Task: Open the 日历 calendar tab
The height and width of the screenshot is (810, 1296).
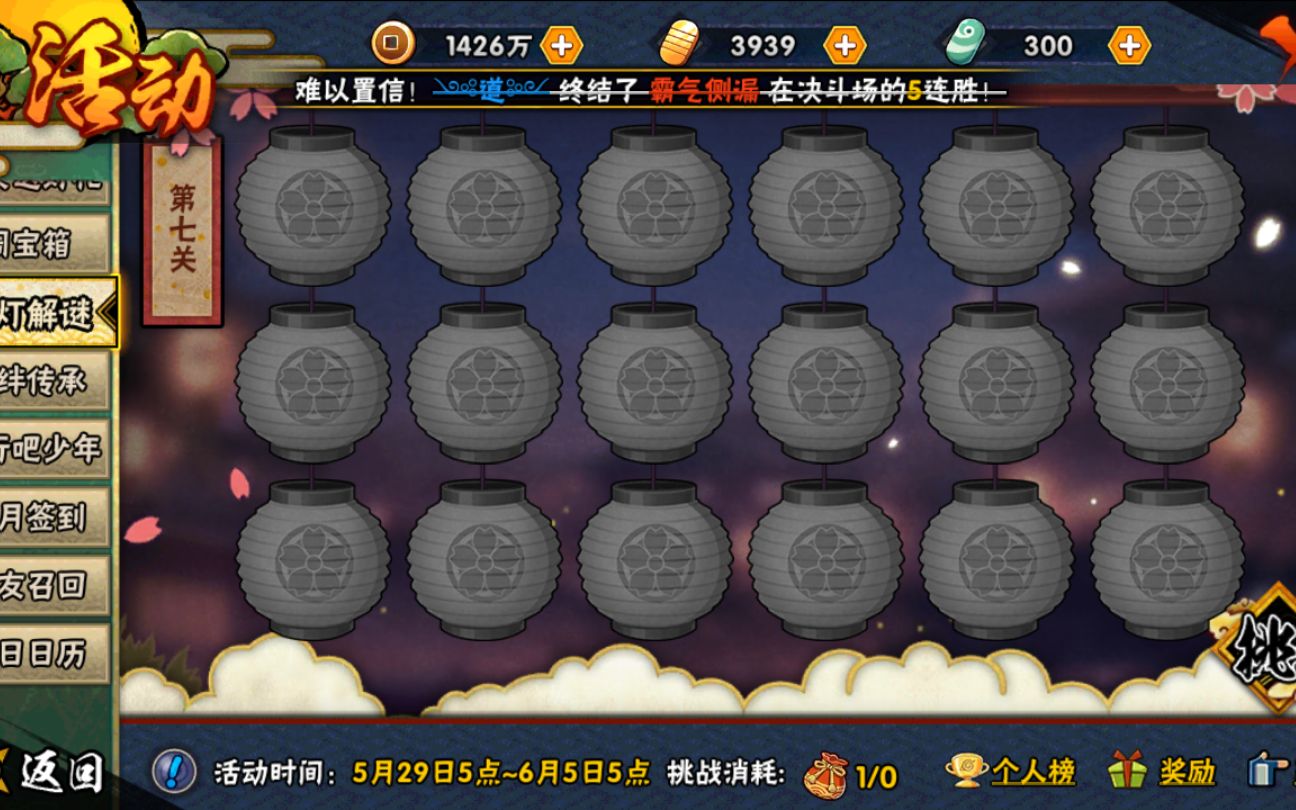Action: [52, 653]
